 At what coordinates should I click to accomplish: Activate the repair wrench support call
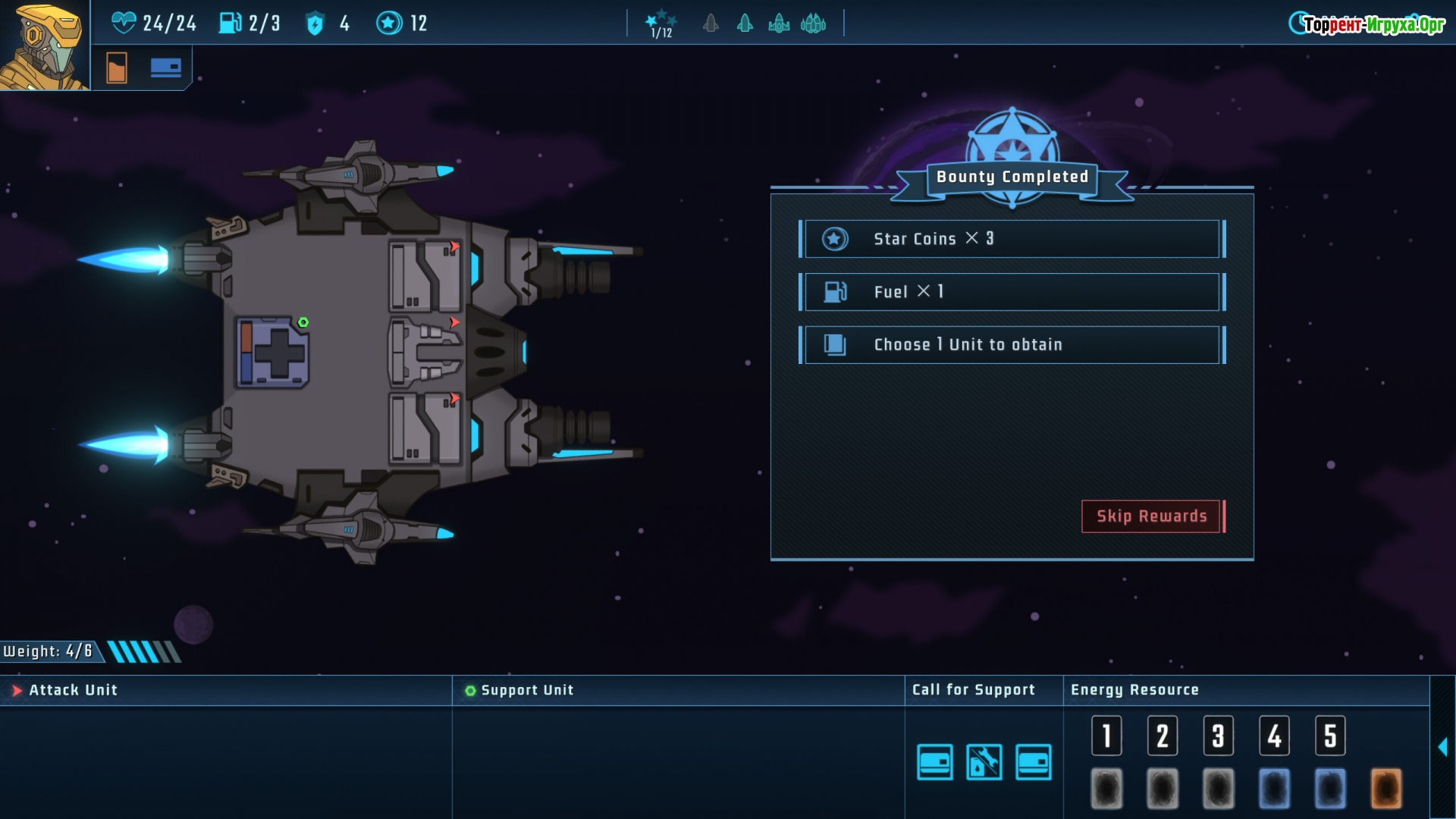click(984, 762)
